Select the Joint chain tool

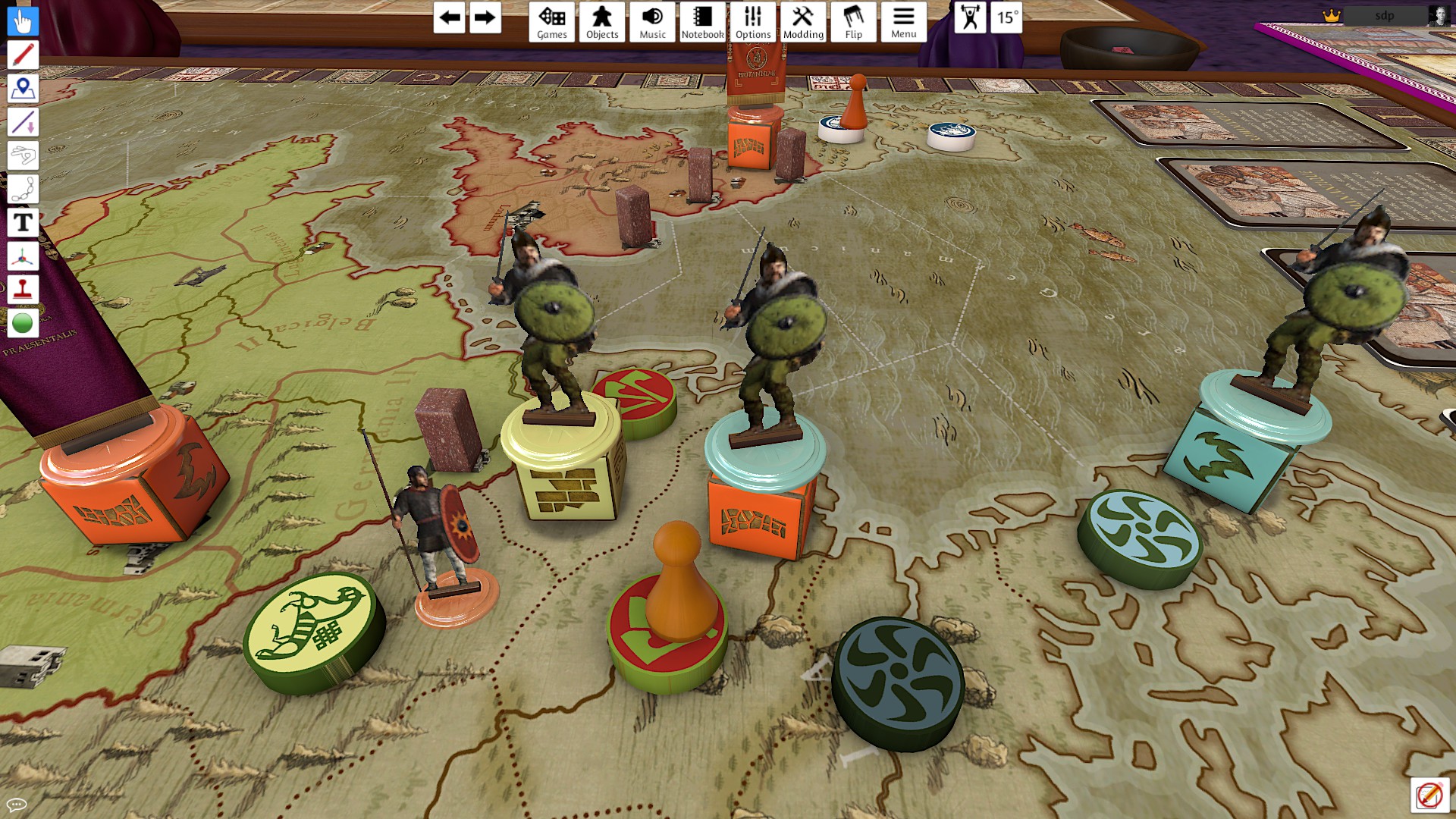pyautogui.click(x=23, y=189)
